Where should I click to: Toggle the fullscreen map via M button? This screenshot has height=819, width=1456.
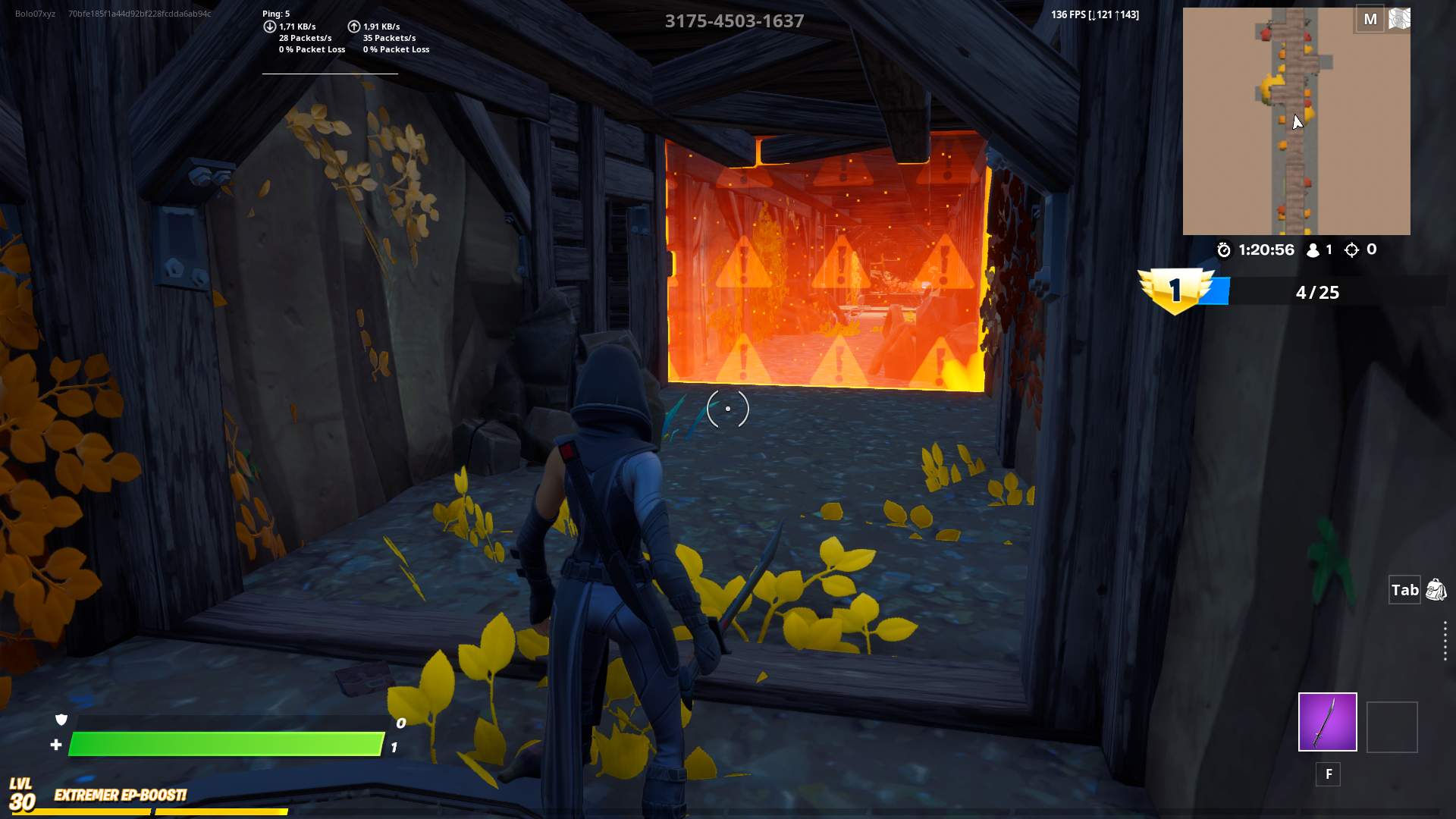[x=1370, y=19]
